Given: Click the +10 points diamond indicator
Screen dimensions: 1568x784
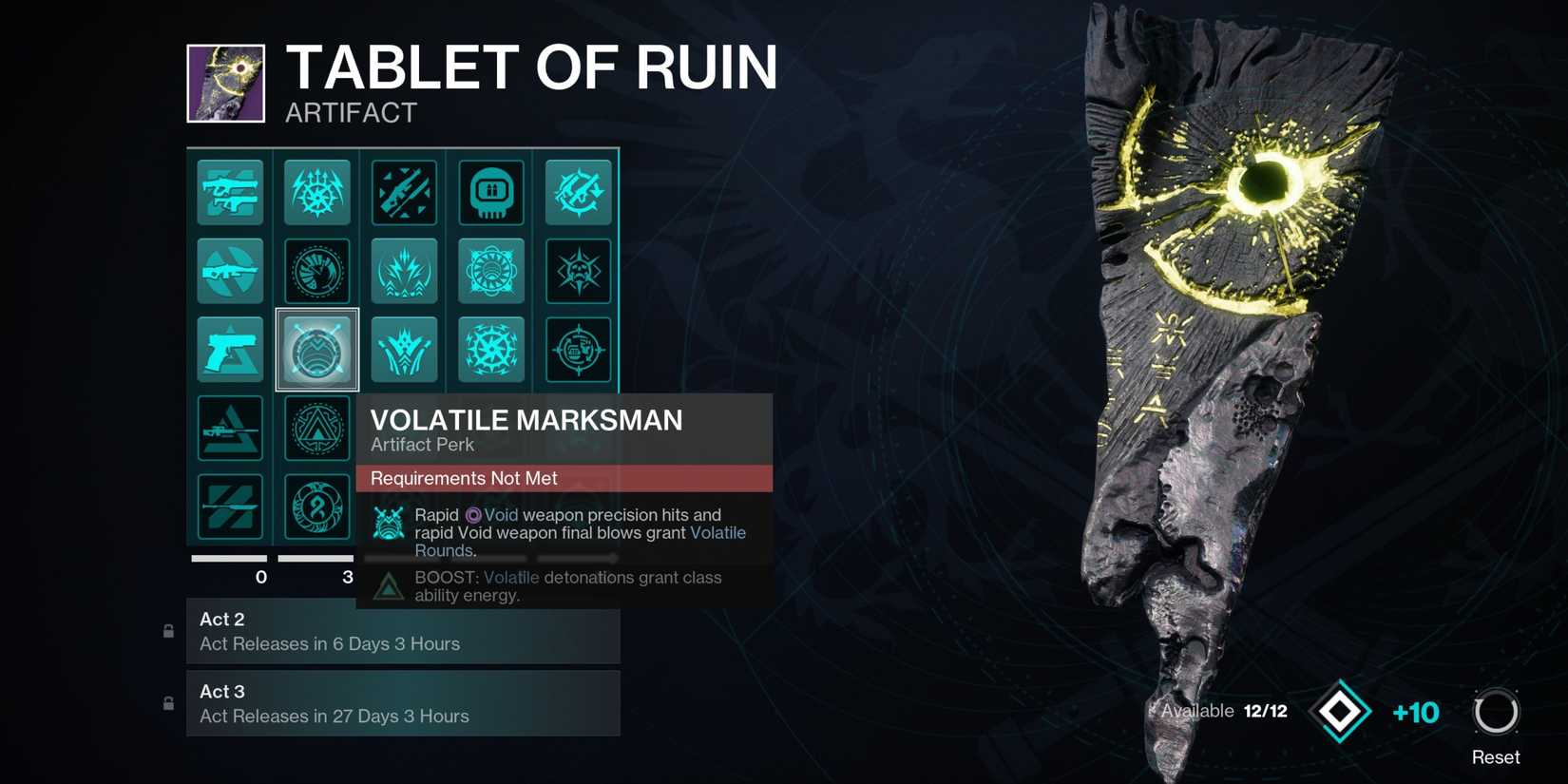Looking at the screenshot, I should (x=1340, y=713).
